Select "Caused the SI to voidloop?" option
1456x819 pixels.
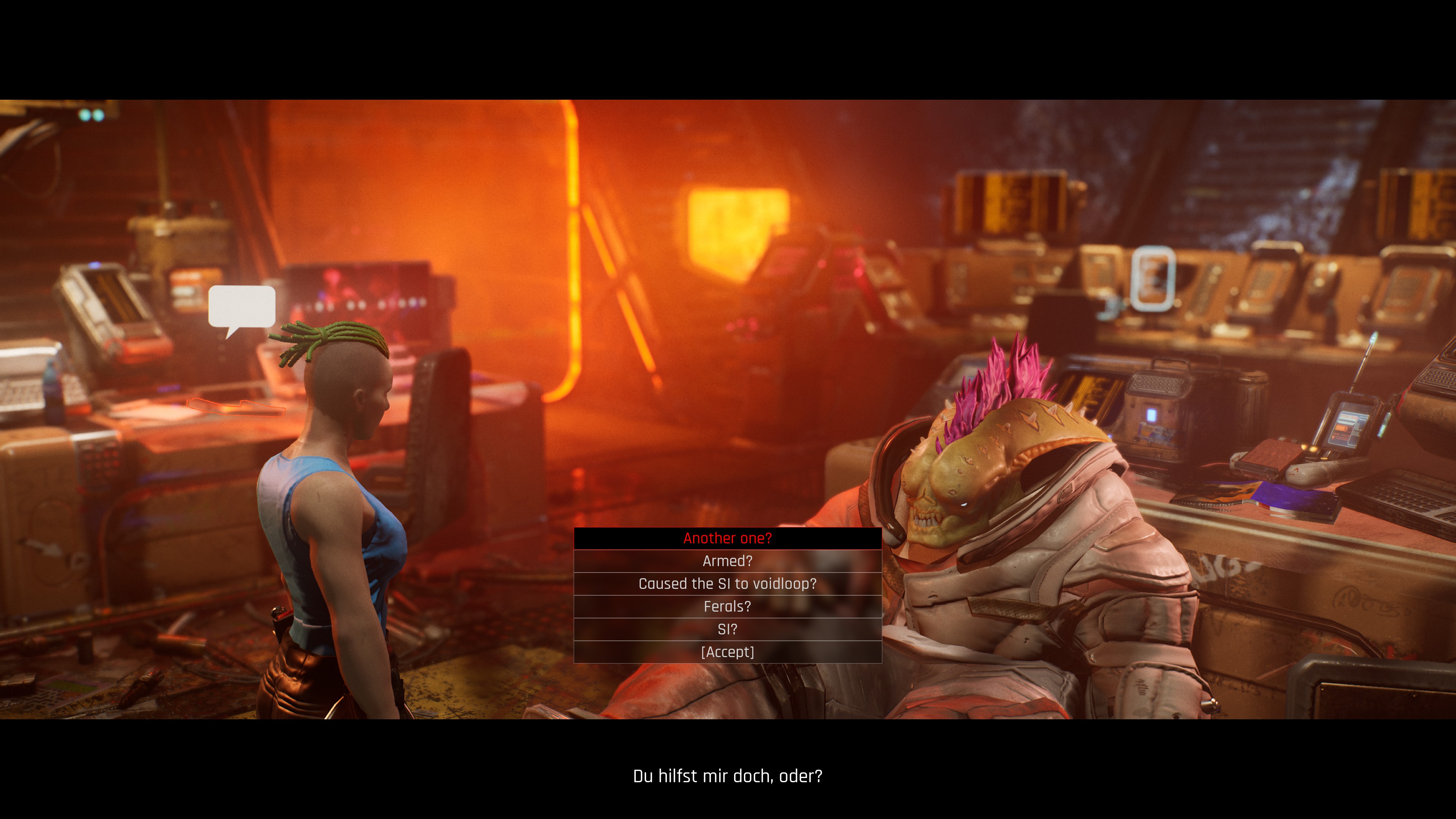[728, 583]
